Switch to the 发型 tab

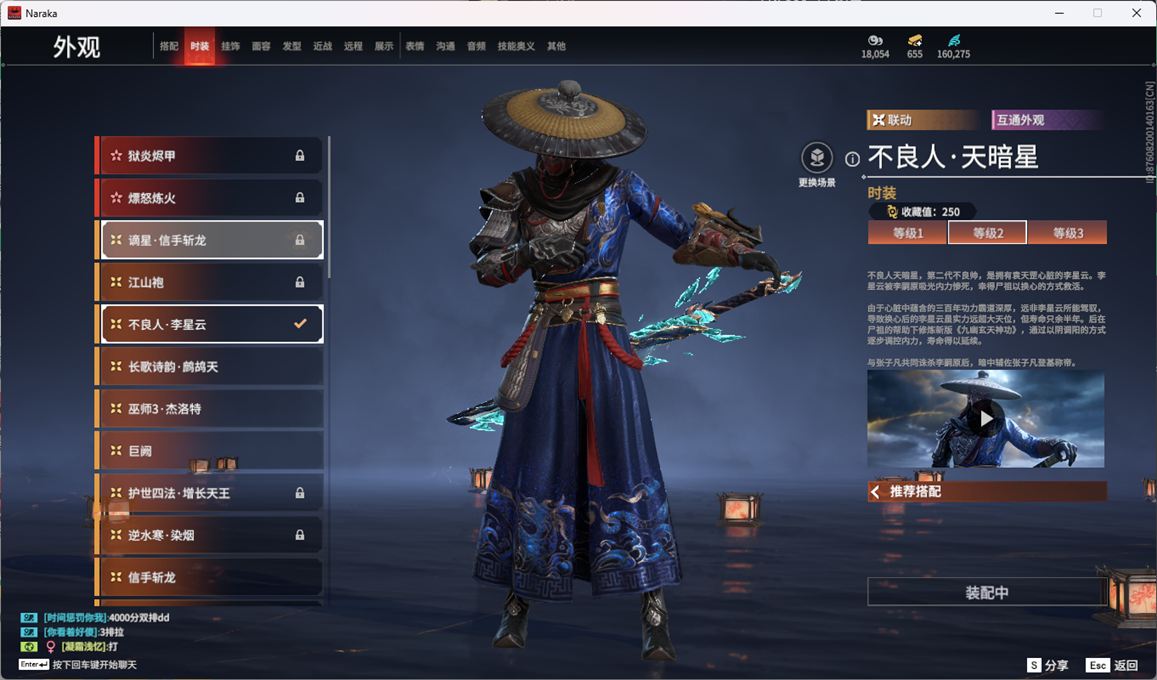(x=292, y=46)
